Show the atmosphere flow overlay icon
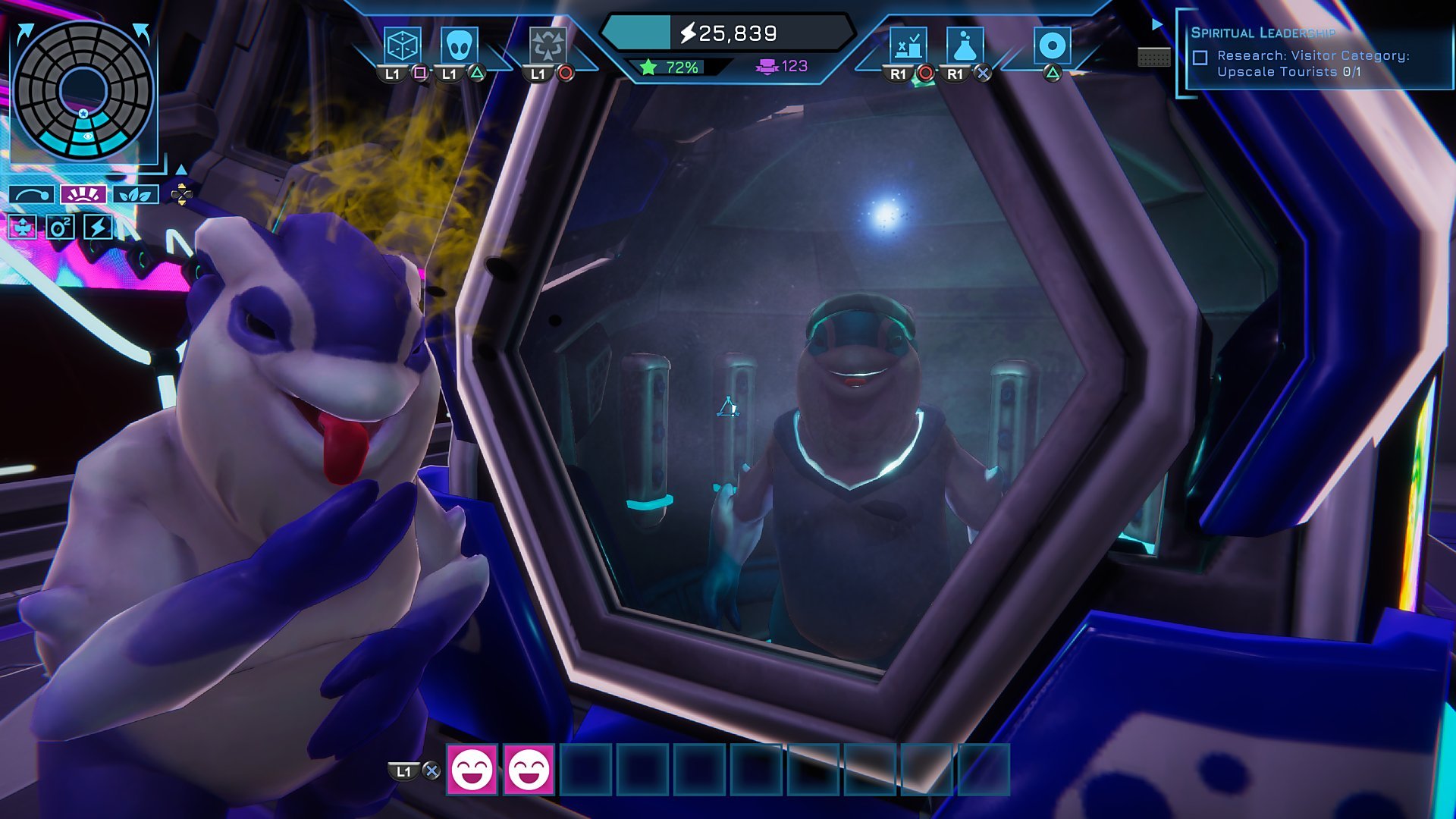This screenshot has height=819, width=1456. [22, 227]
